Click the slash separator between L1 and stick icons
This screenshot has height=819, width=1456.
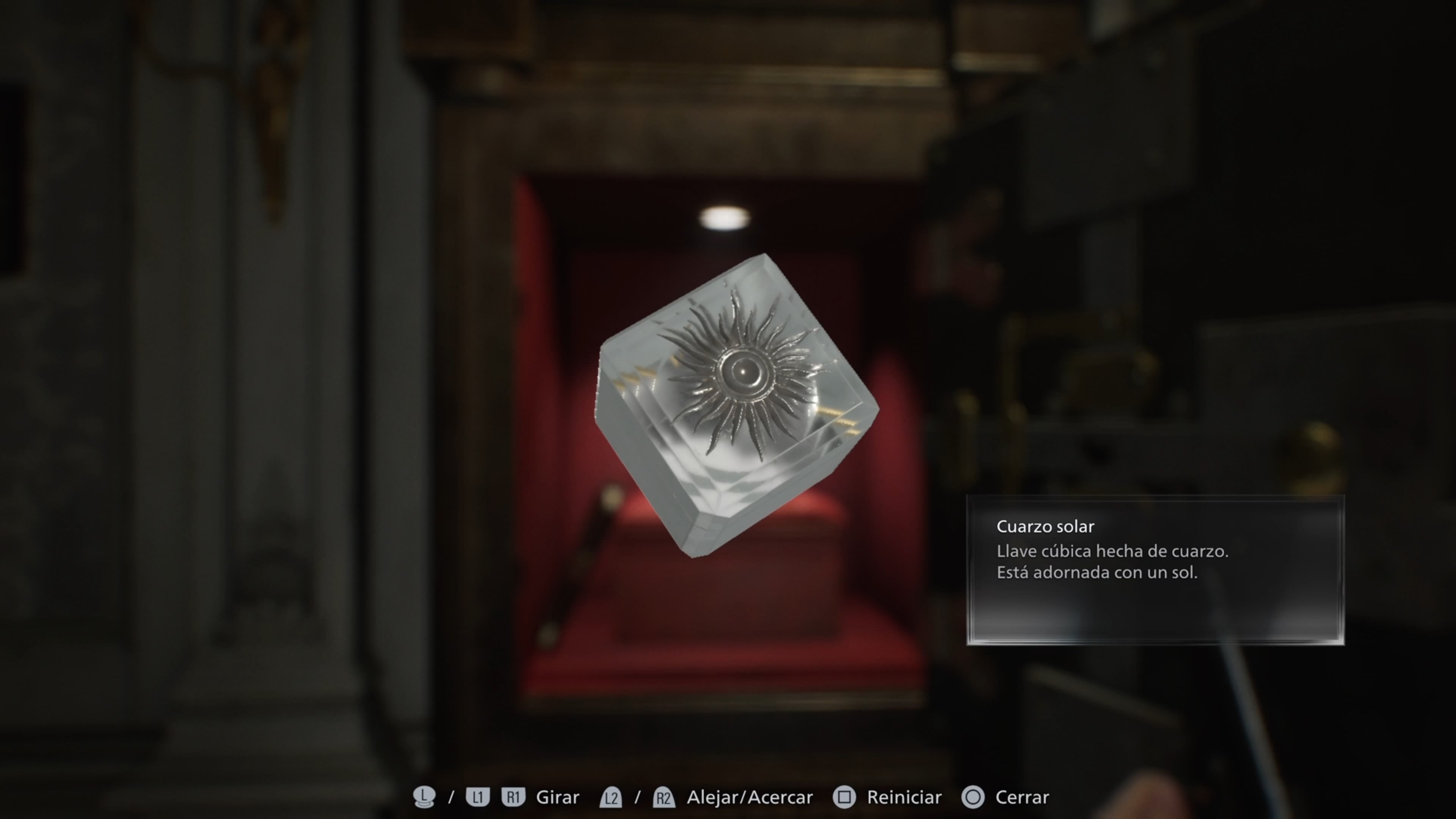450,797
